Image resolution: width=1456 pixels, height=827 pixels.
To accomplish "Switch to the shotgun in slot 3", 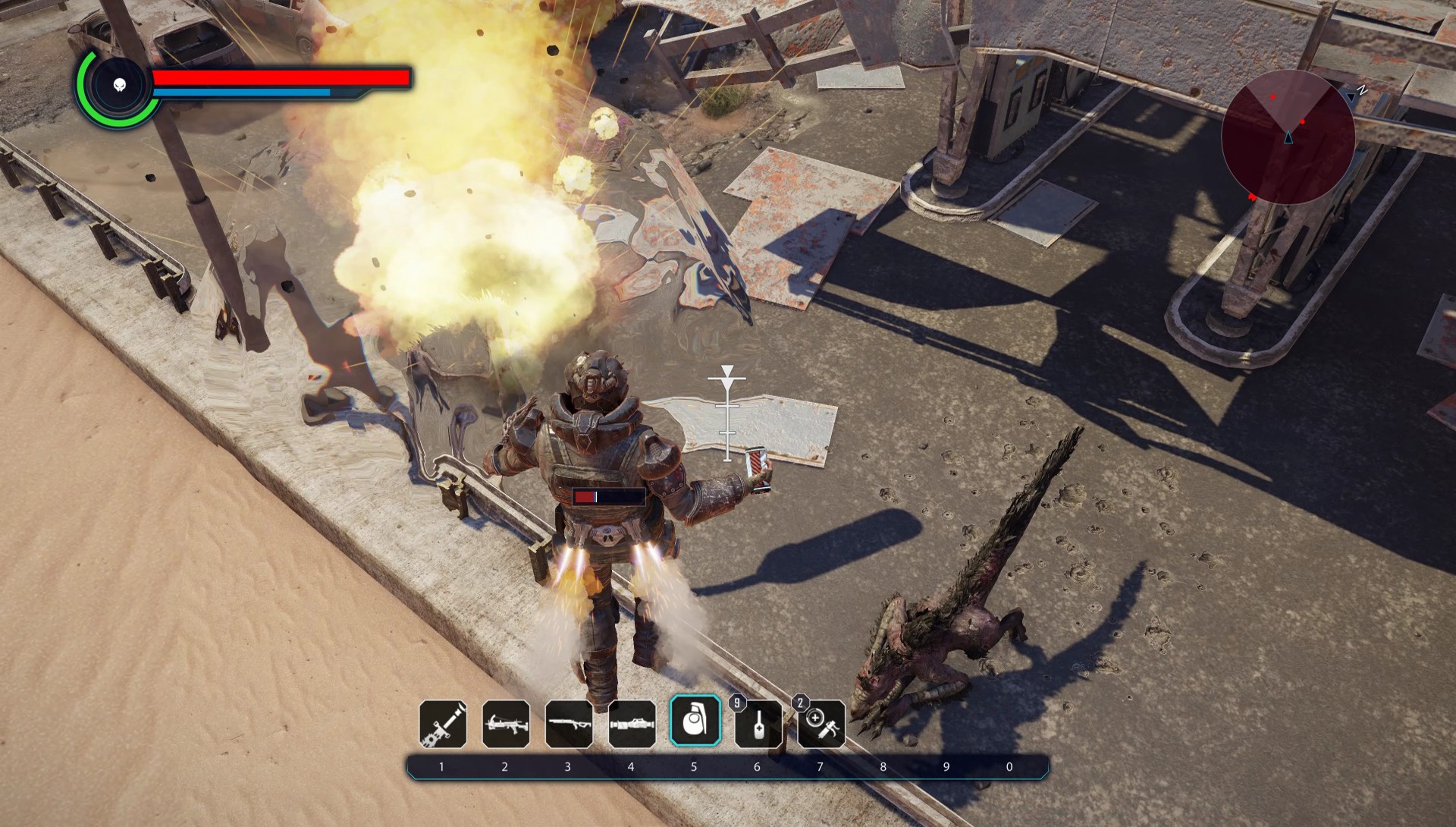I will point(569,723).
